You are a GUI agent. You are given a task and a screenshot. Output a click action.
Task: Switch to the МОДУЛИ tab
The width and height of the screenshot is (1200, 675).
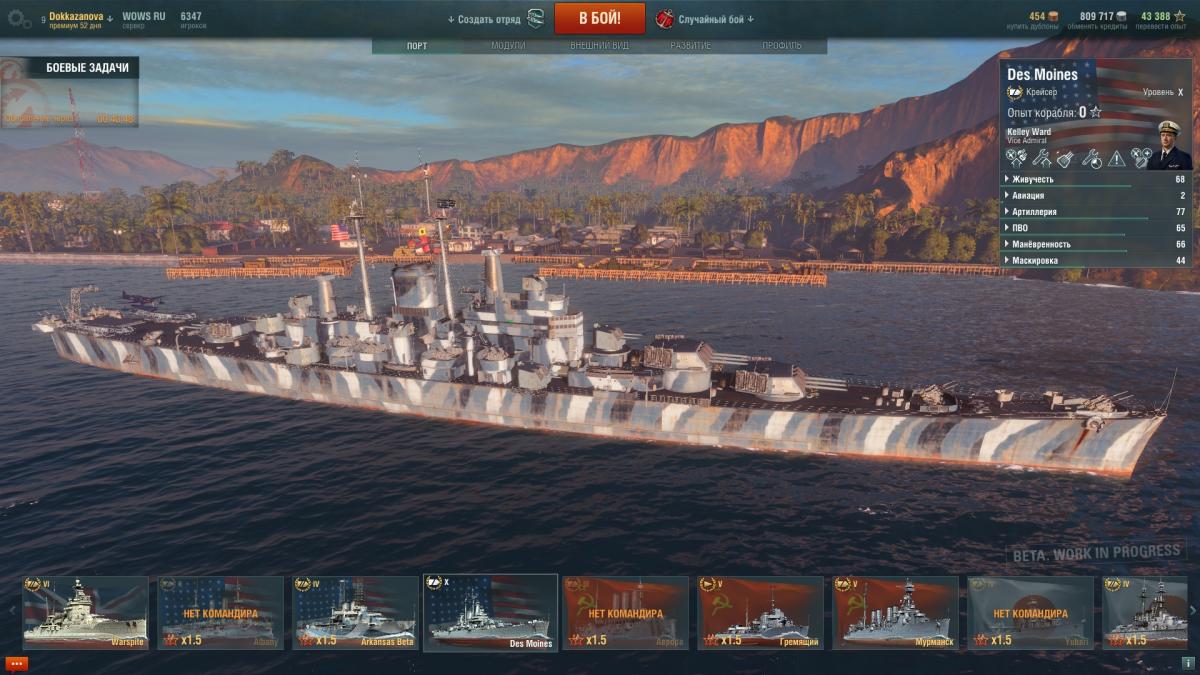508,46
